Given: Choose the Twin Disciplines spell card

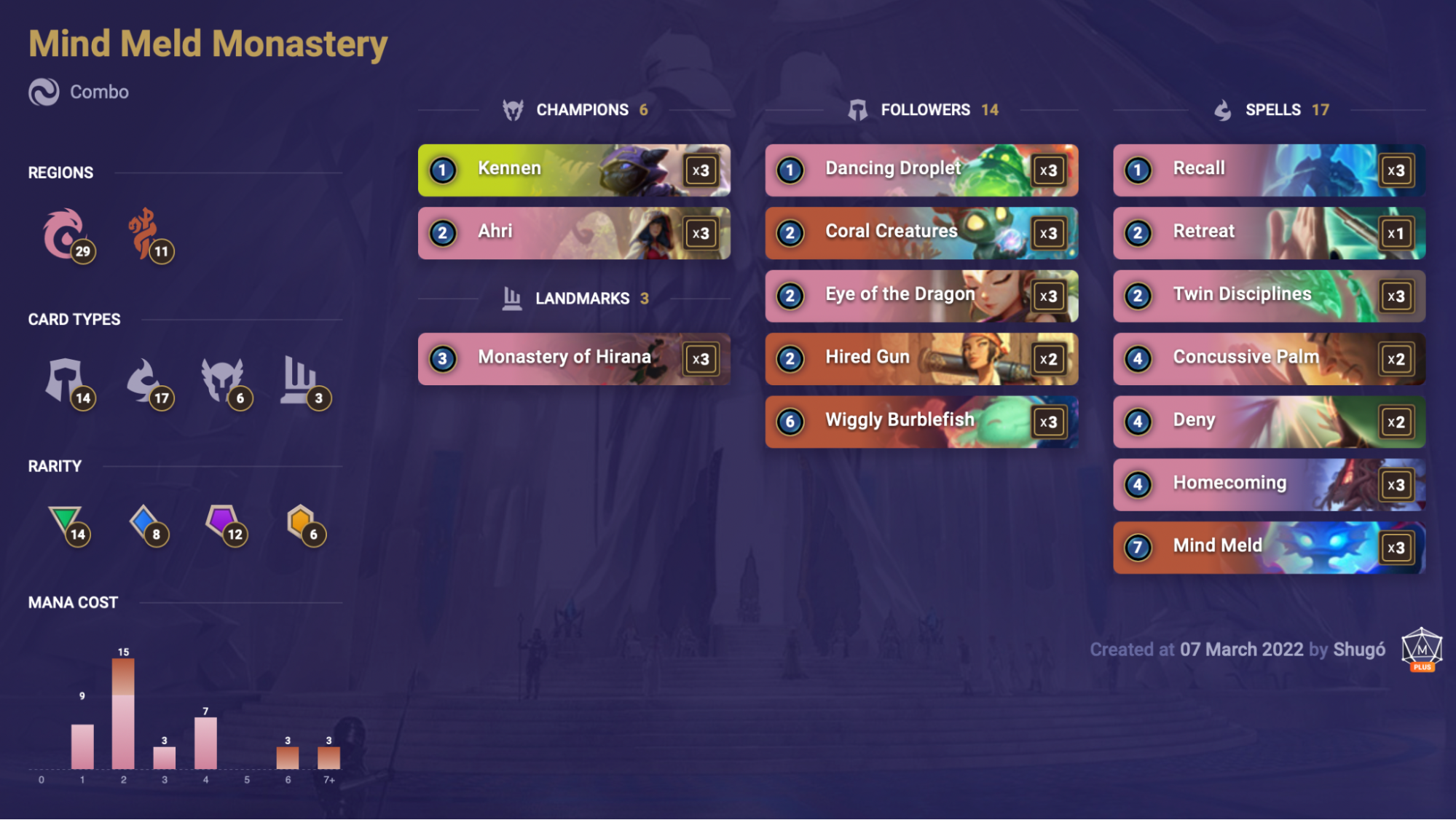Looking at the screenshot, I should point(1268,296).
